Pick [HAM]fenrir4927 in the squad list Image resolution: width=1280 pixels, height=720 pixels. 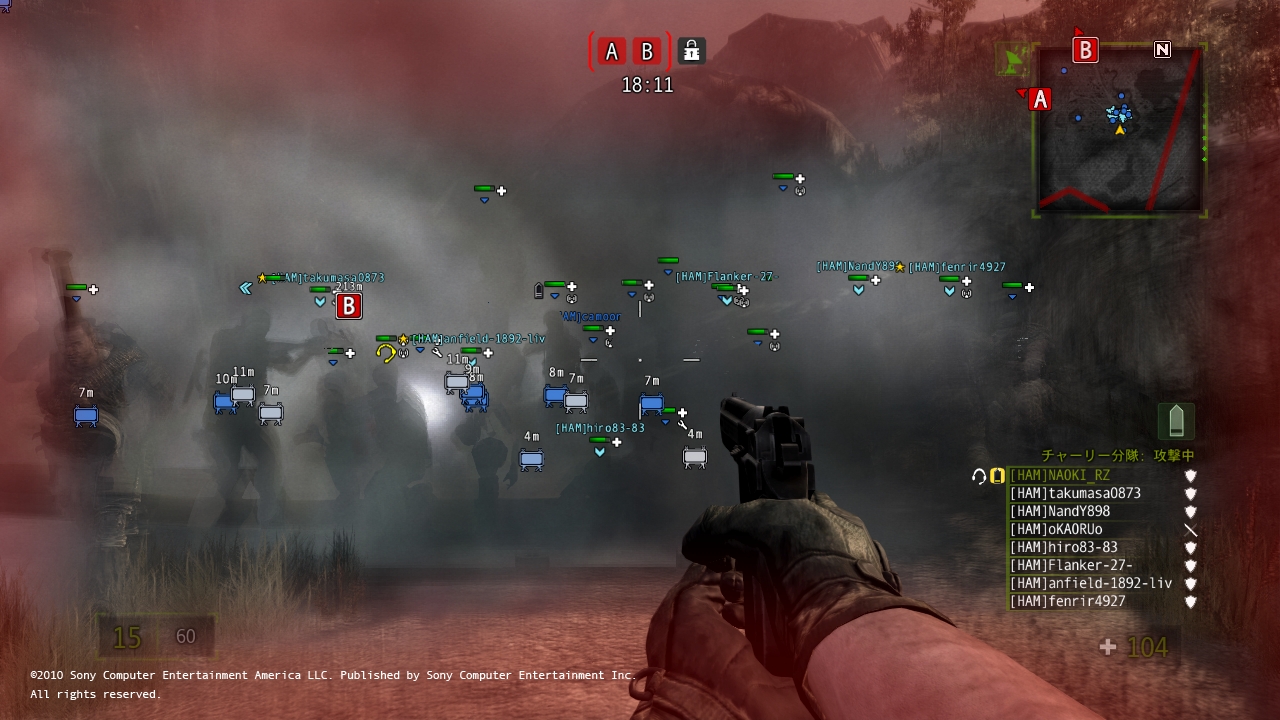point(1067,602)
